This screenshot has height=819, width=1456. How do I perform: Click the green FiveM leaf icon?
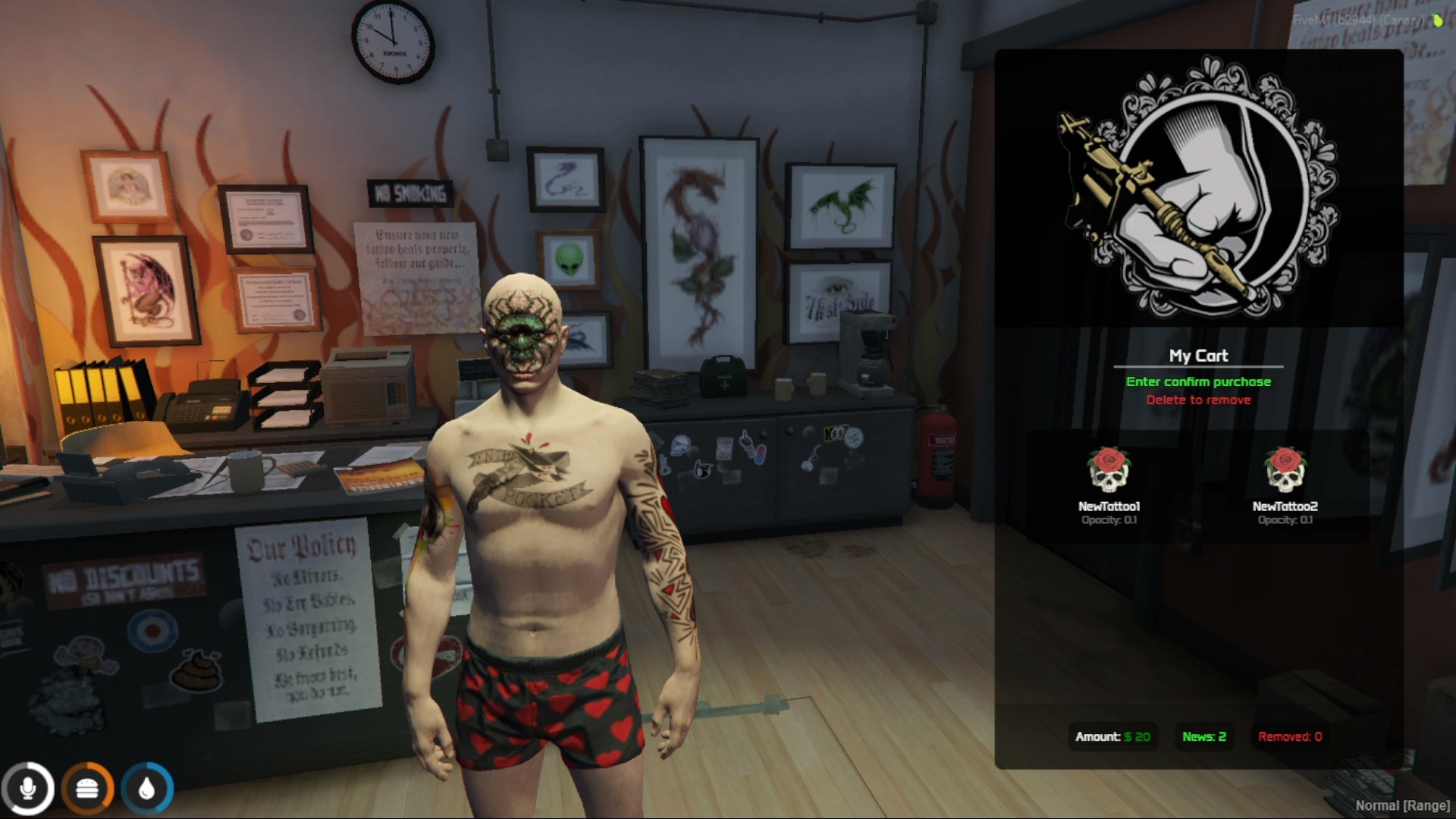(1435, 20)
